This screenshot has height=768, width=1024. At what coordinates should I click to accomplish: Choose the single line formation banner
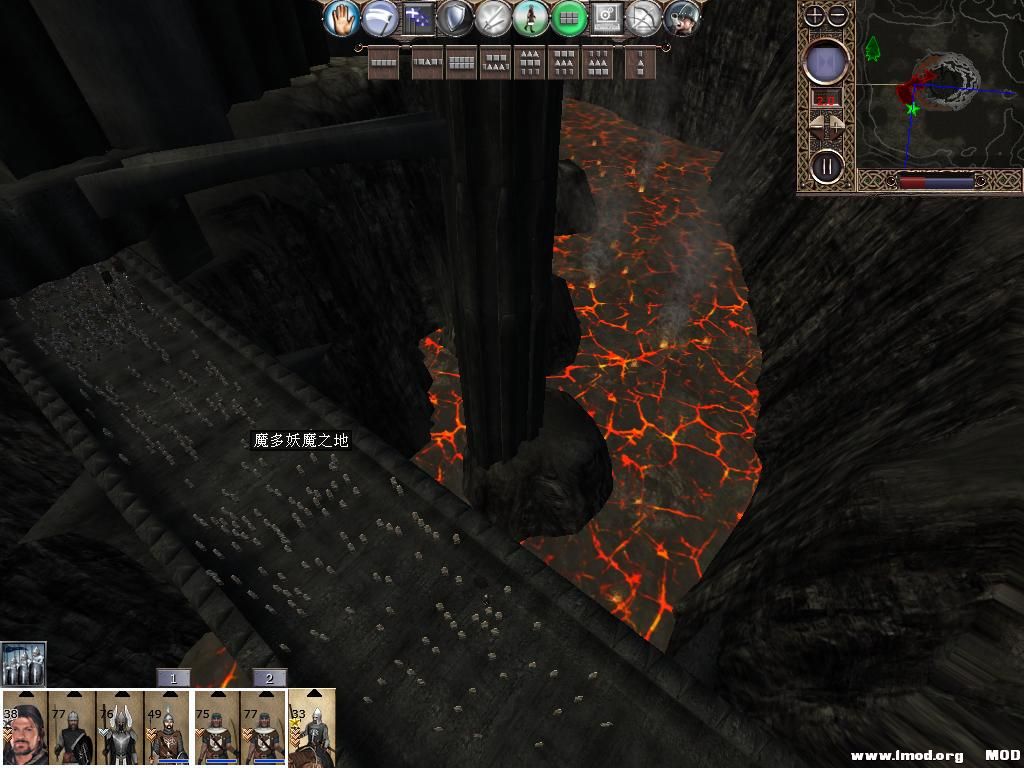(x=384, y=63)
